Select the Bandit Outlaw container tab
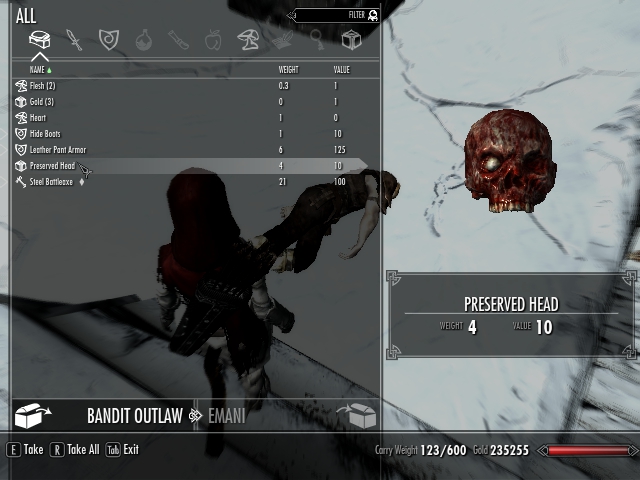Image resolution: width=640 pixels, height=480 pixels. pyautogui.click(x=134, y=416)
